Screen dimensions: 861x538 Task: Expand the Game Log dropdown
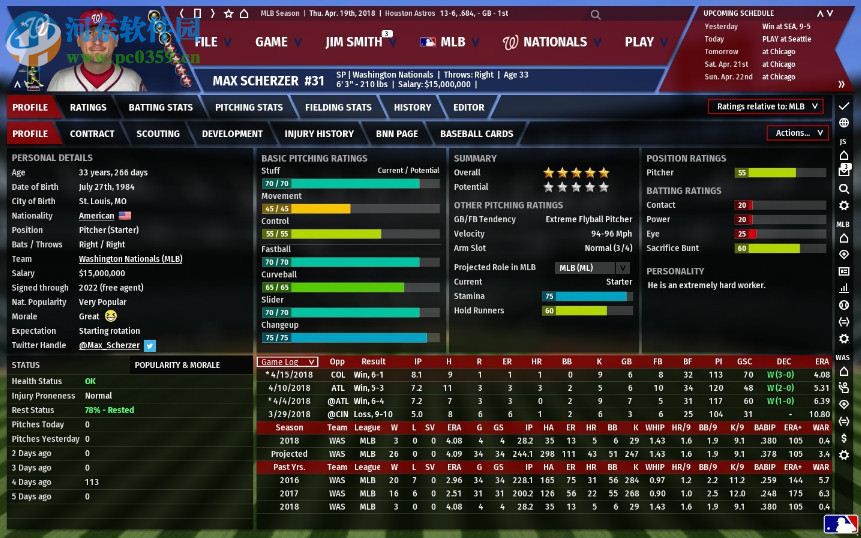click(288, 362)
